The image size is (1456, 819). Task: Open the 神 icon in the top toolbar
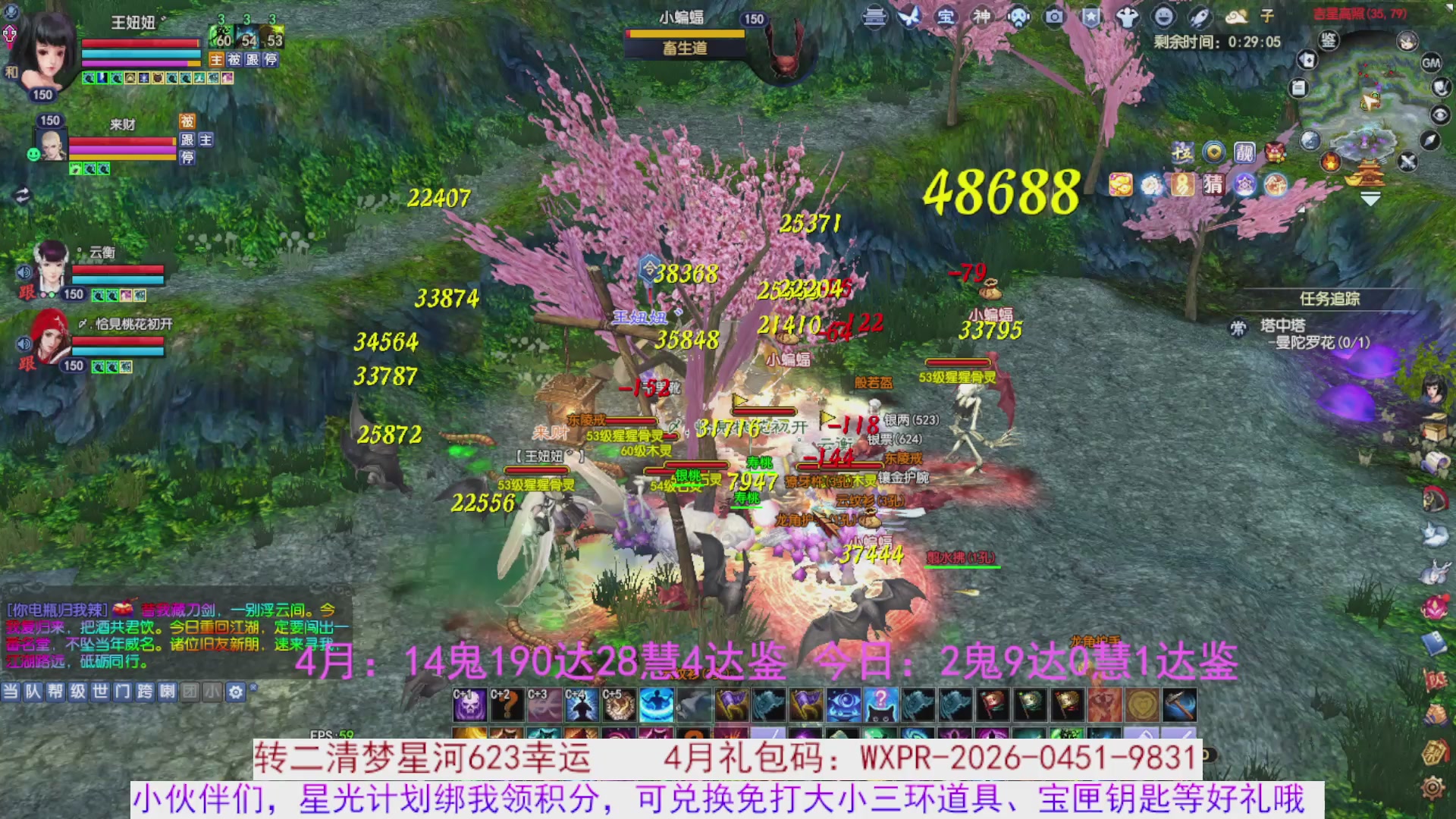click(x=983, y=17)
